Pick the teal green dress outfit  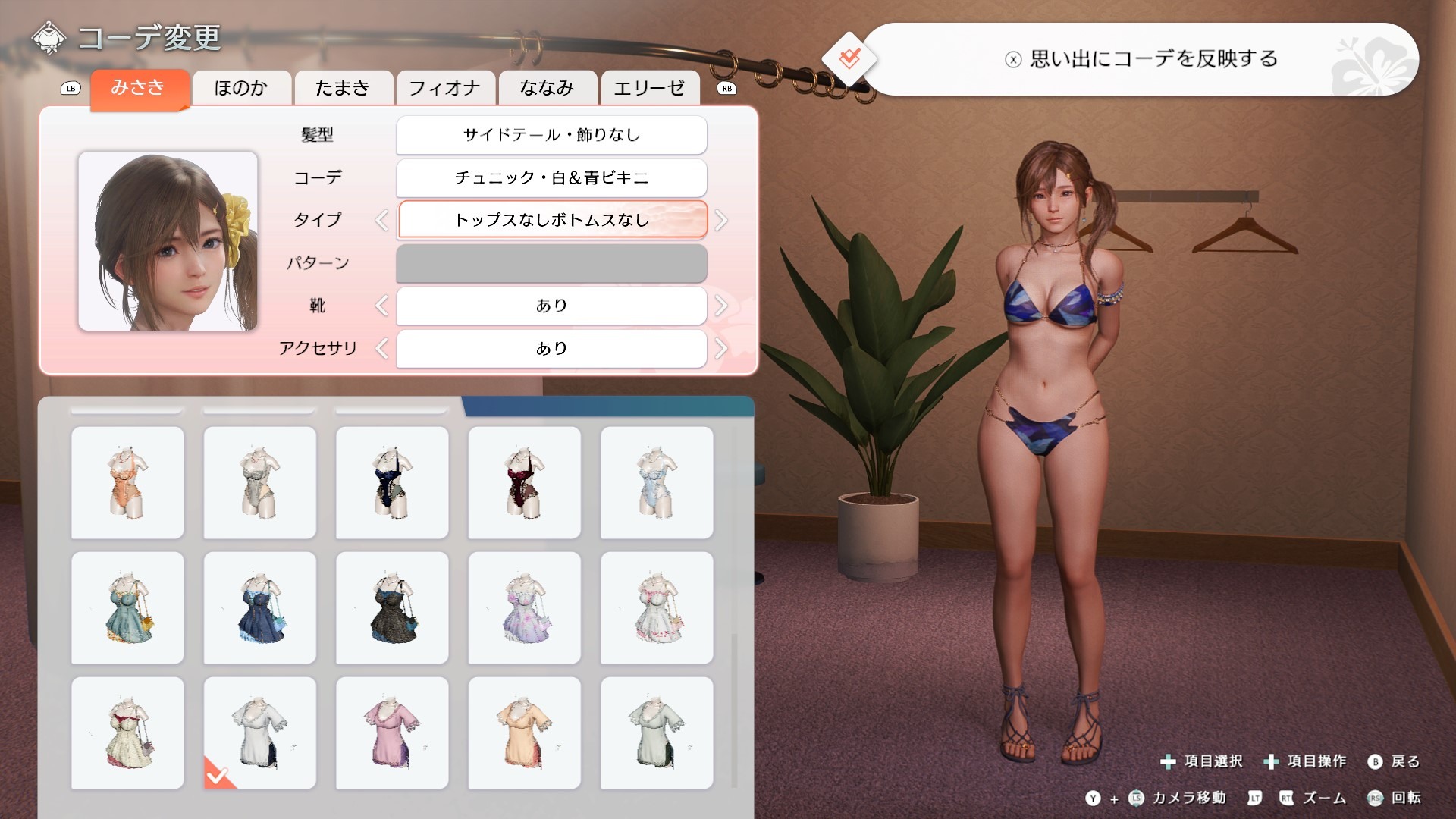click(x=127, y=607)
